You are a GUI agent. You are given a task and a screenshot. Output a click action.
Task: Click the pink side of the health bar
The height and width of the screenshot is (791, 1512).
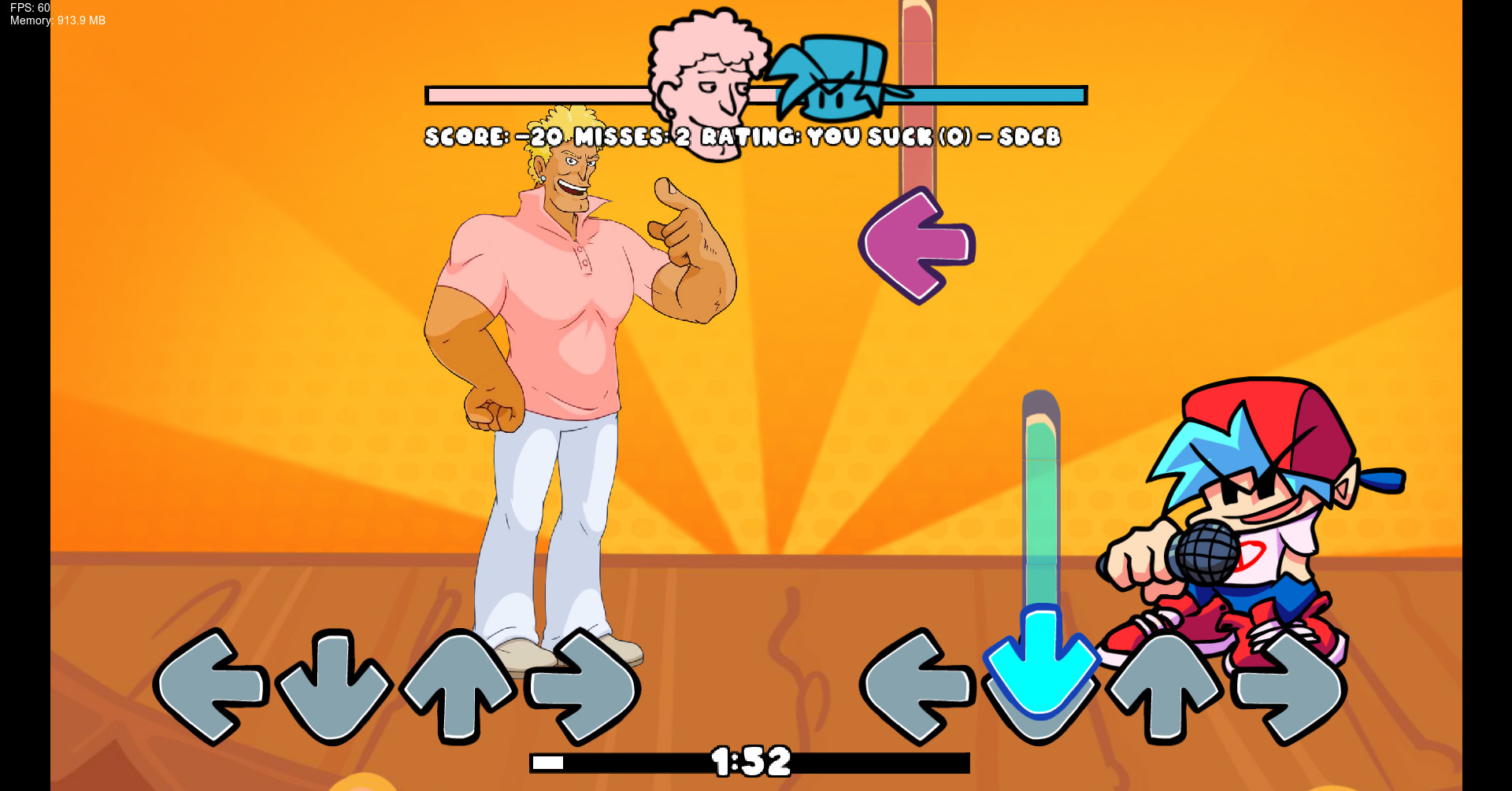pos(551,94)
